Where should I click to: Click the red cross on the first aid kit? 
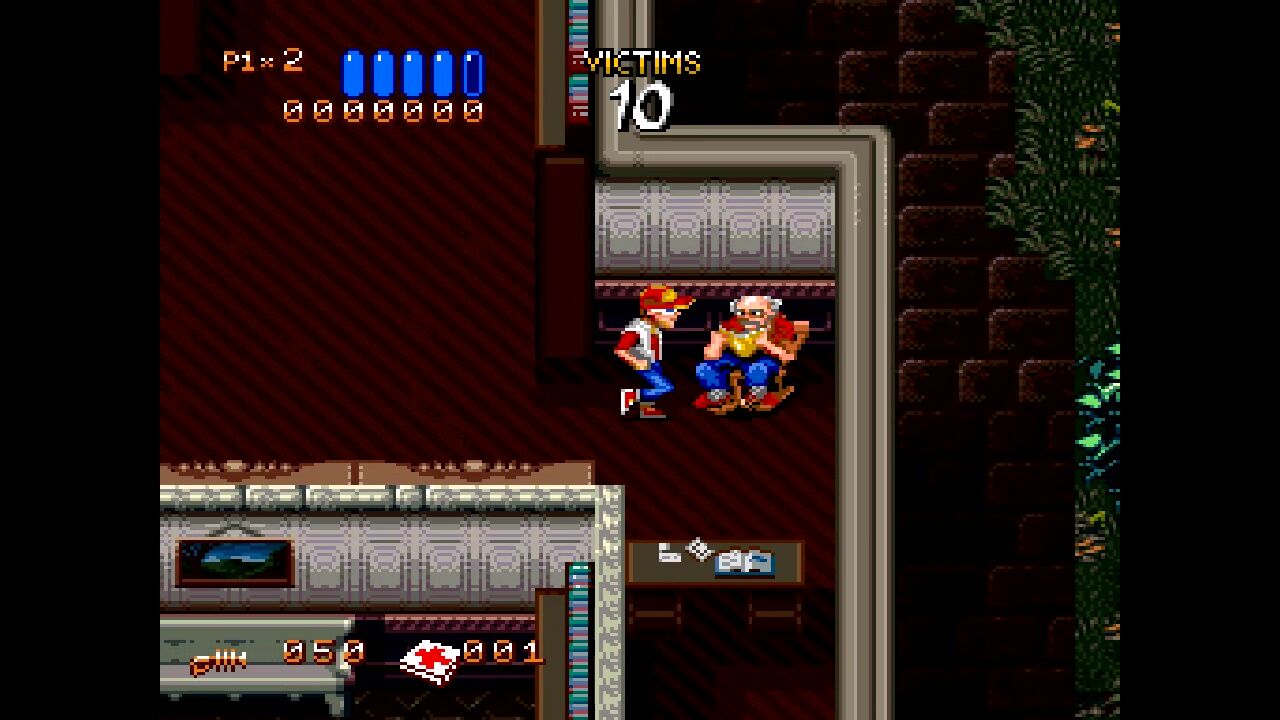430,655
